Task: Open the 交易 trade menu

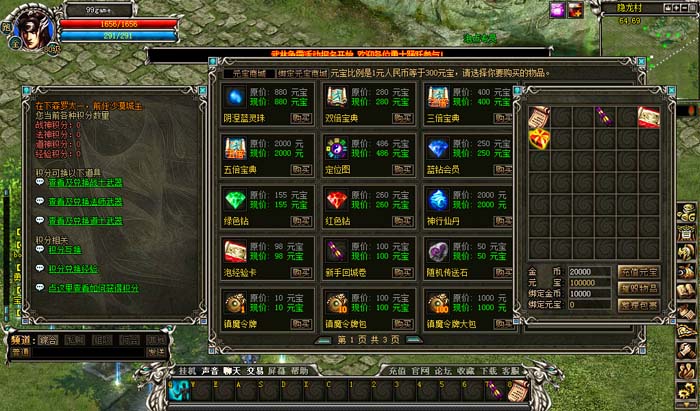Action: pyautogui.click(x=257, y=370)
